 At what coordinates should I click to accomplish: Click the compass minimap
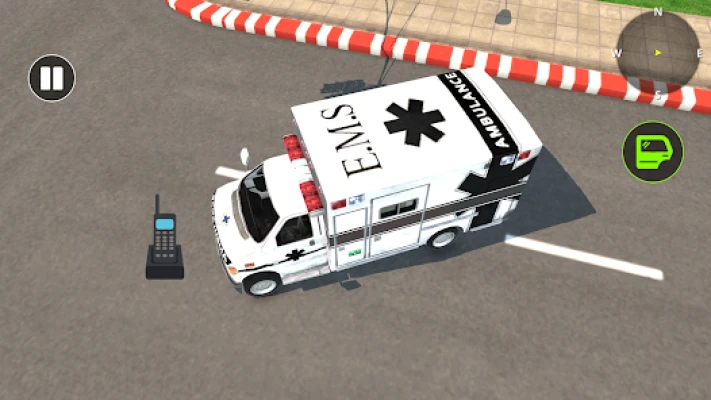pyautogui.click(x=657, y=51)
